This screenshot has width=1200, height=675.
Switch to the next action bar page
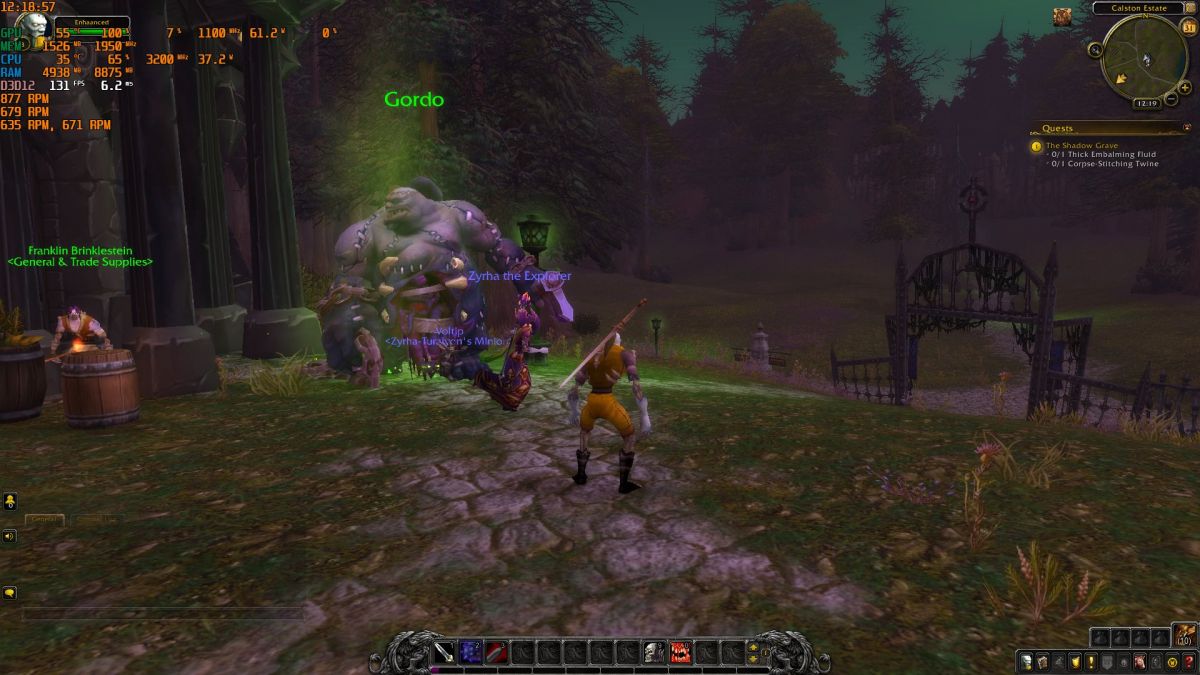[753, 647]
